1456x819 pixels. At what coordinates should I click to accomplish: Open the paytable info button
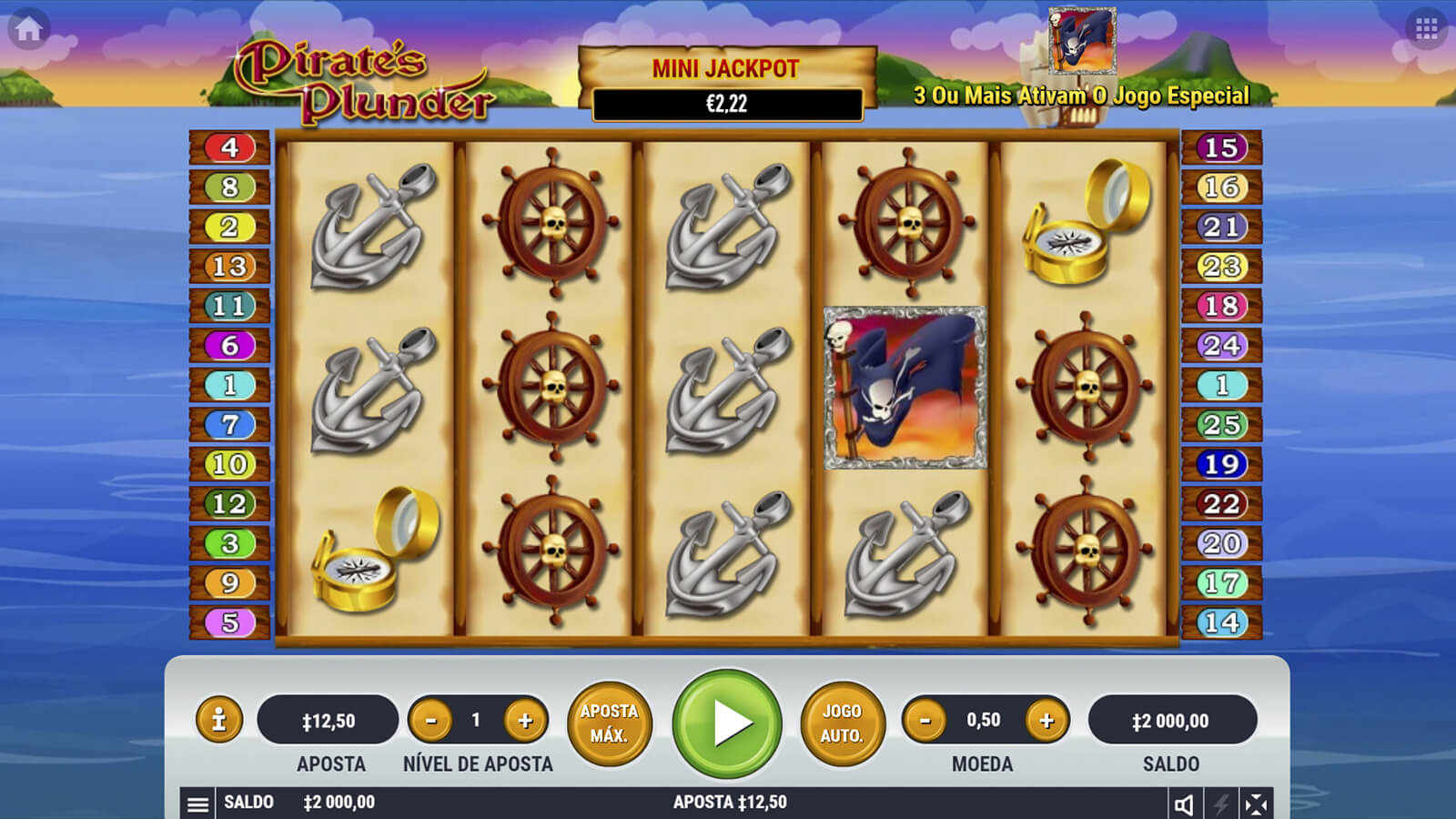[x=218, y=721]
